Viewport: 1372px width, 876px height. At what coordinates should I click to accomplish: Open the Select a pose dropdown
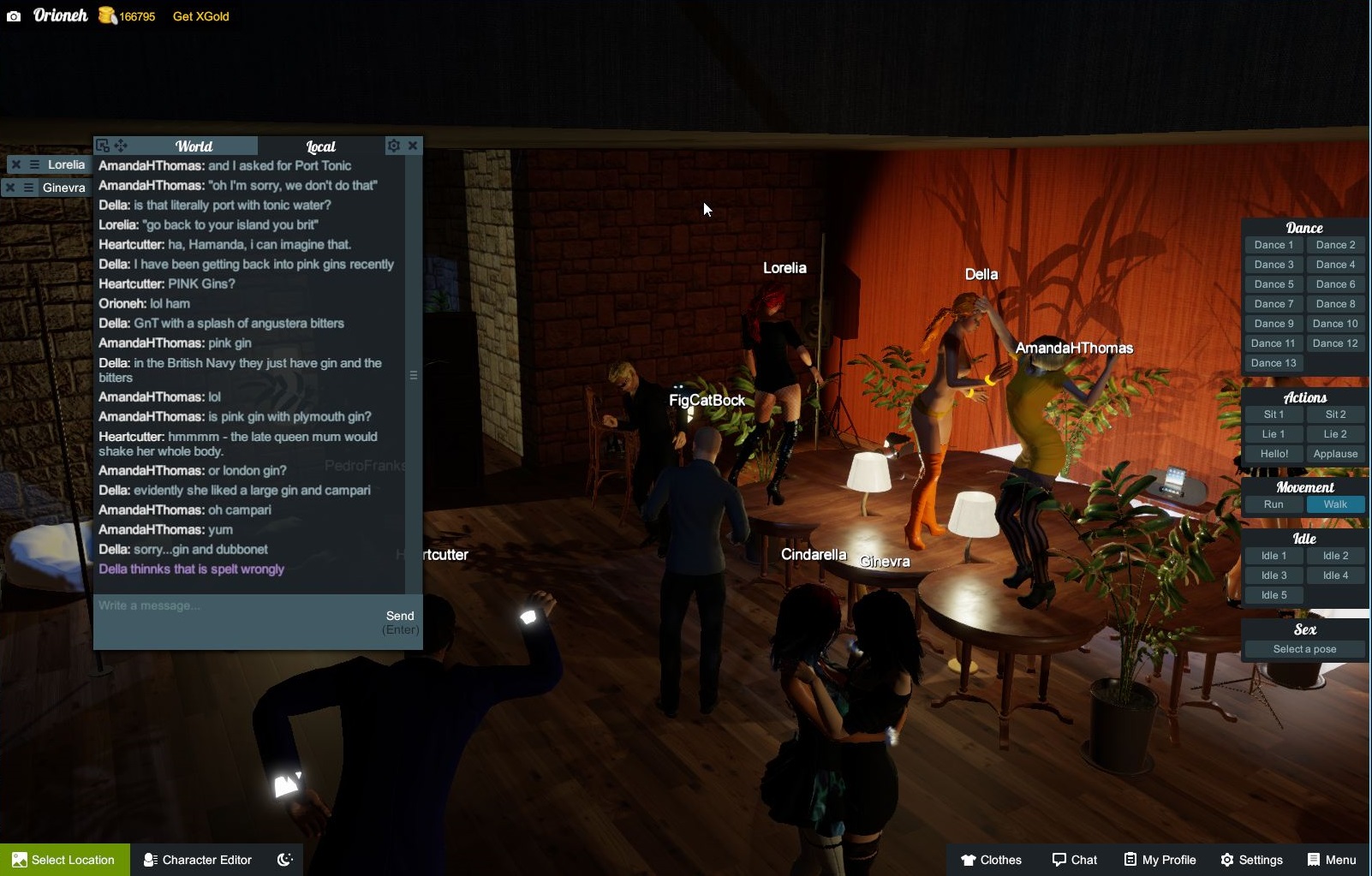[x=1304, y=649]
